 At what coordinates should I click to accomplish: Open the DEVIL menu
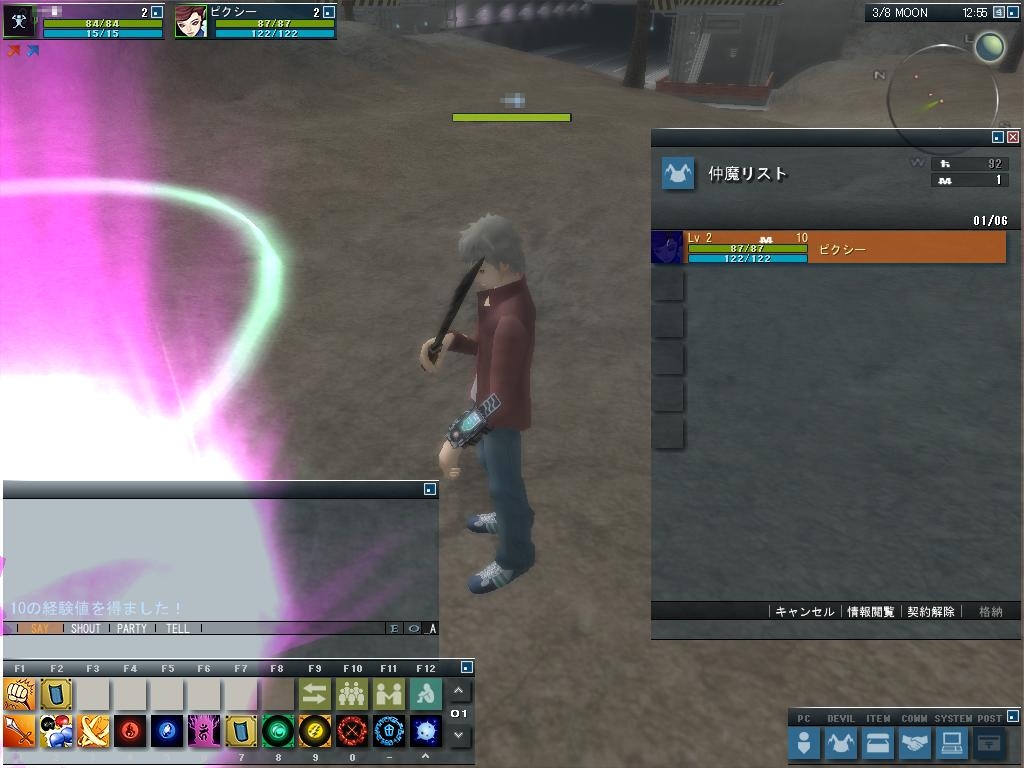click(840, 743)
